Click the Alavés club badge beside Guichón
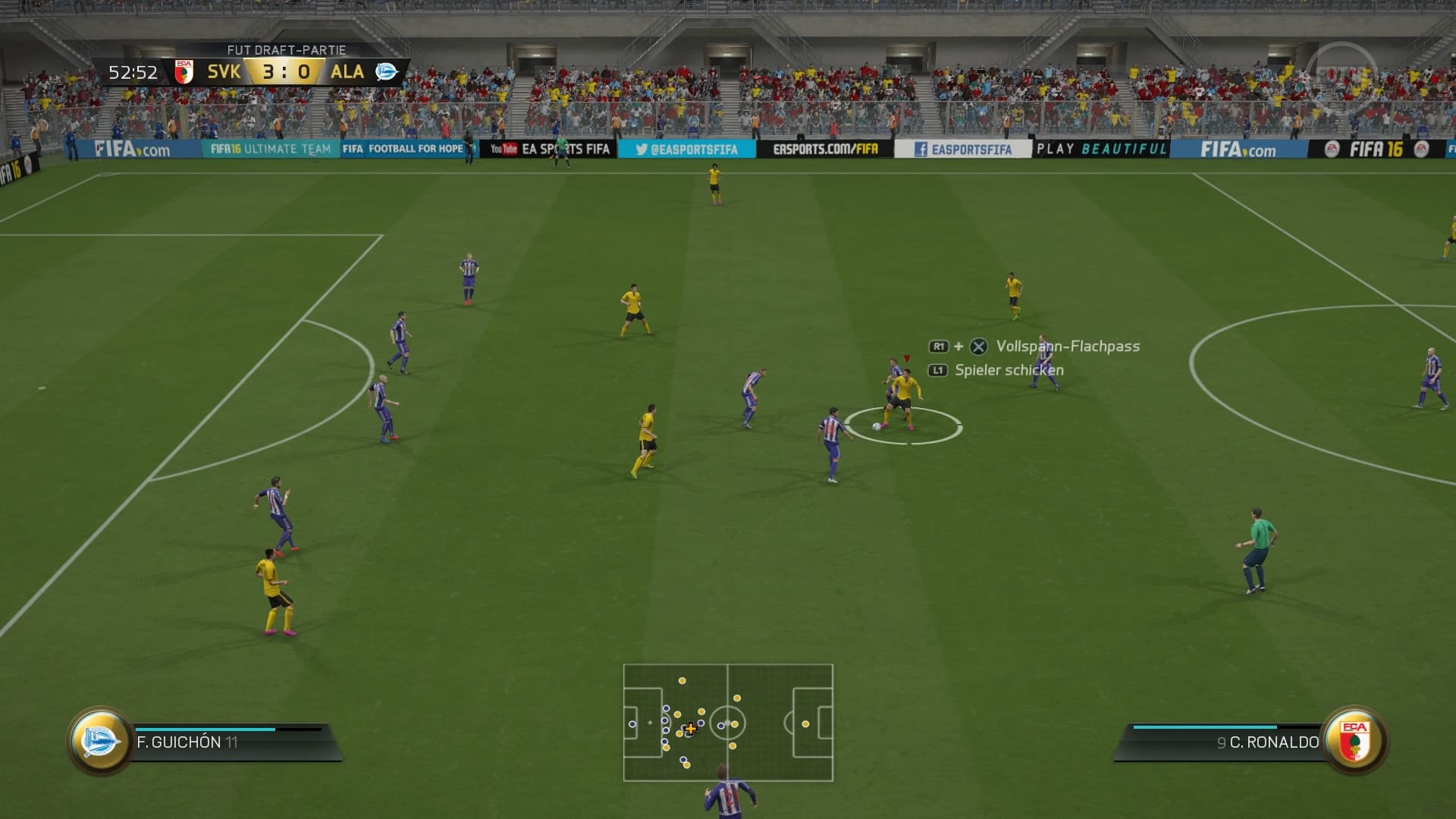Screen dimensions: 1456x819 point(100,741)
